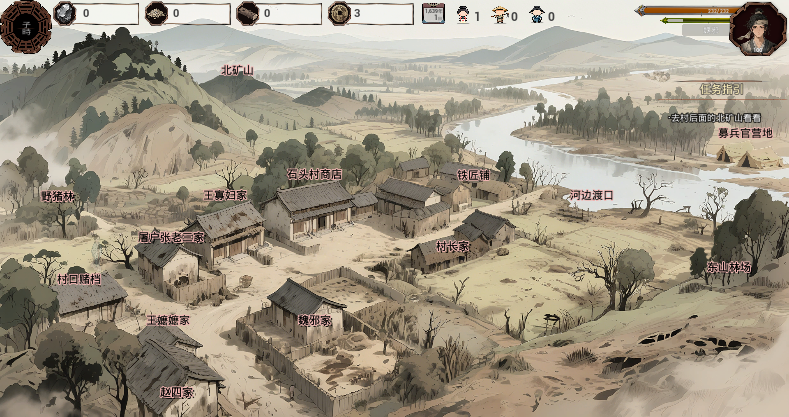789x417 pixels.
Task: Open the character portrait
Action: coord(757,28)
